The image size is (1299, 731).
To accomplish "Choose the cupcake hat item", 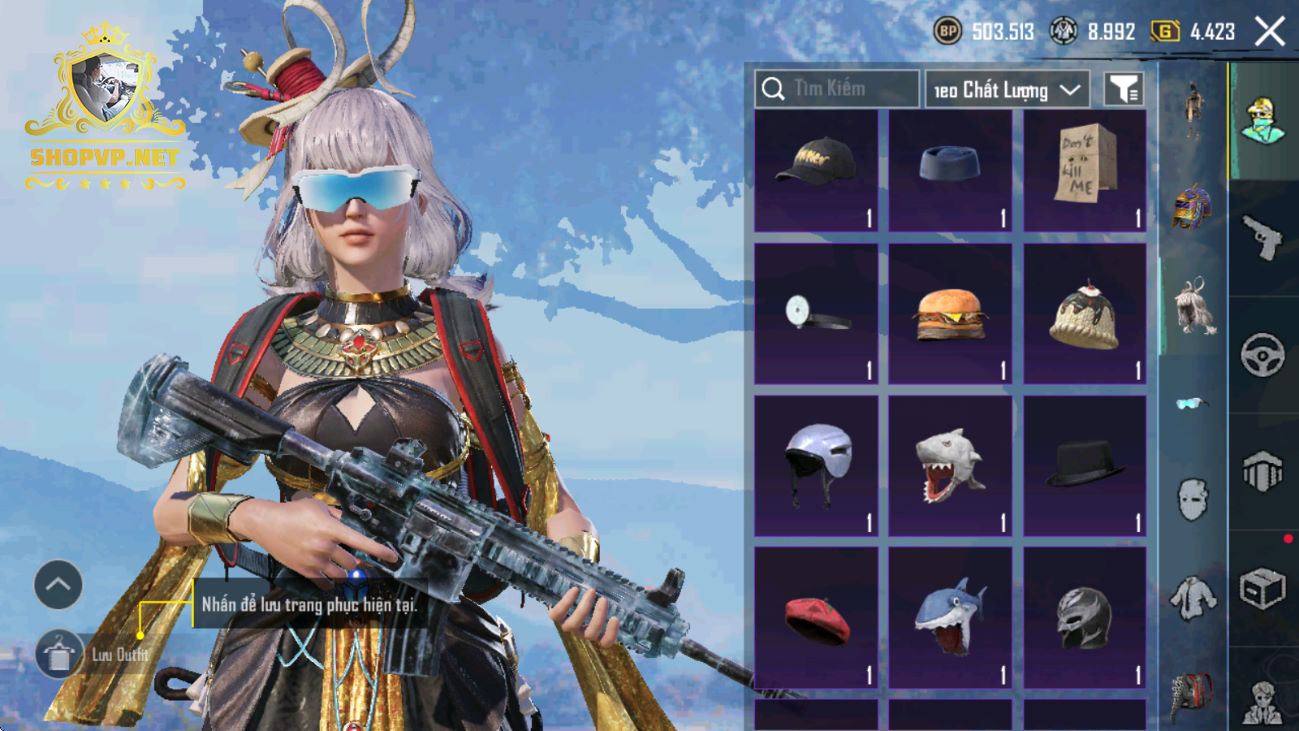I will pyautogui.click(x=1085, y=314).
